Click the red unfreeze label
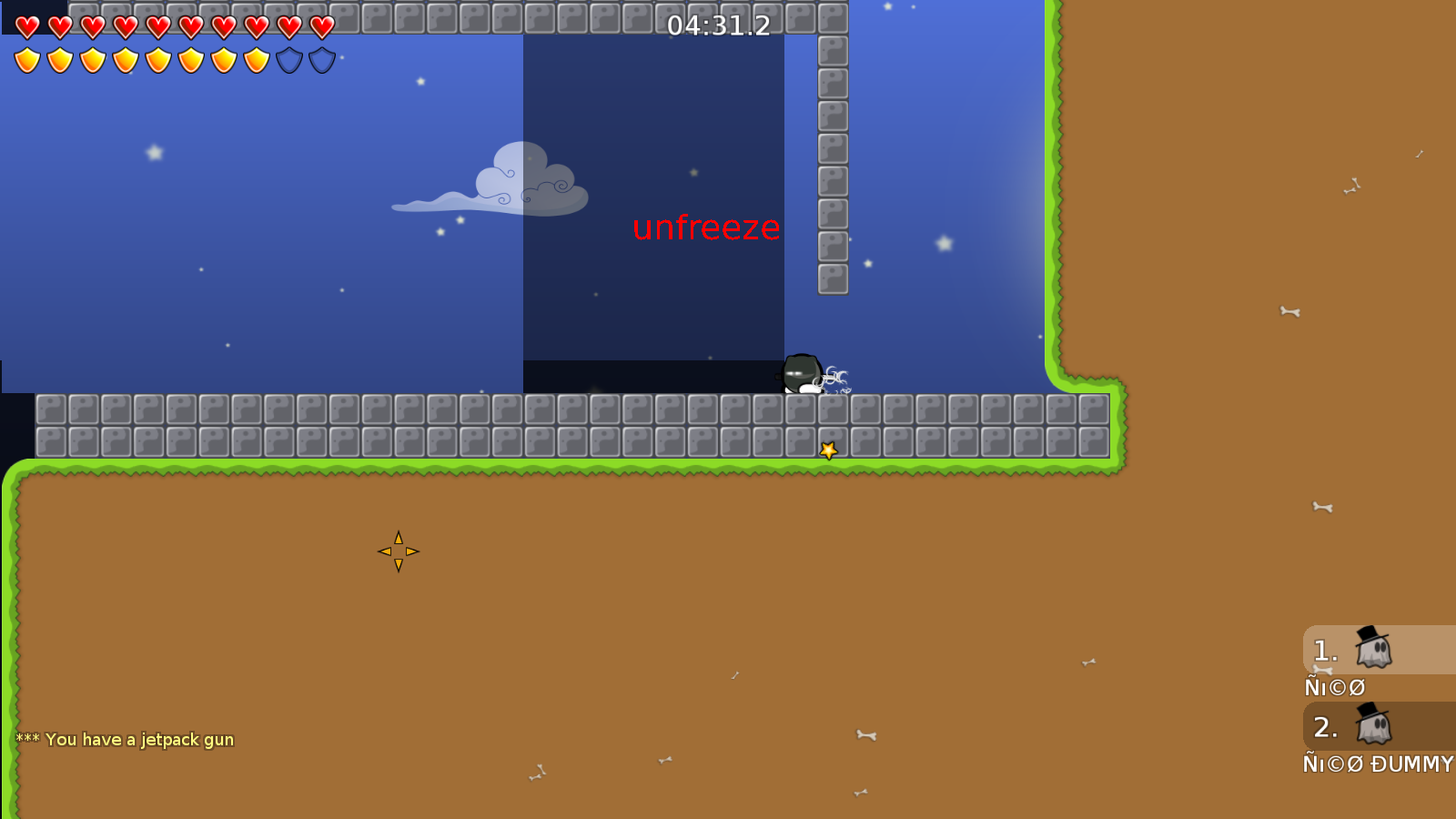 (x=706, y=229)
